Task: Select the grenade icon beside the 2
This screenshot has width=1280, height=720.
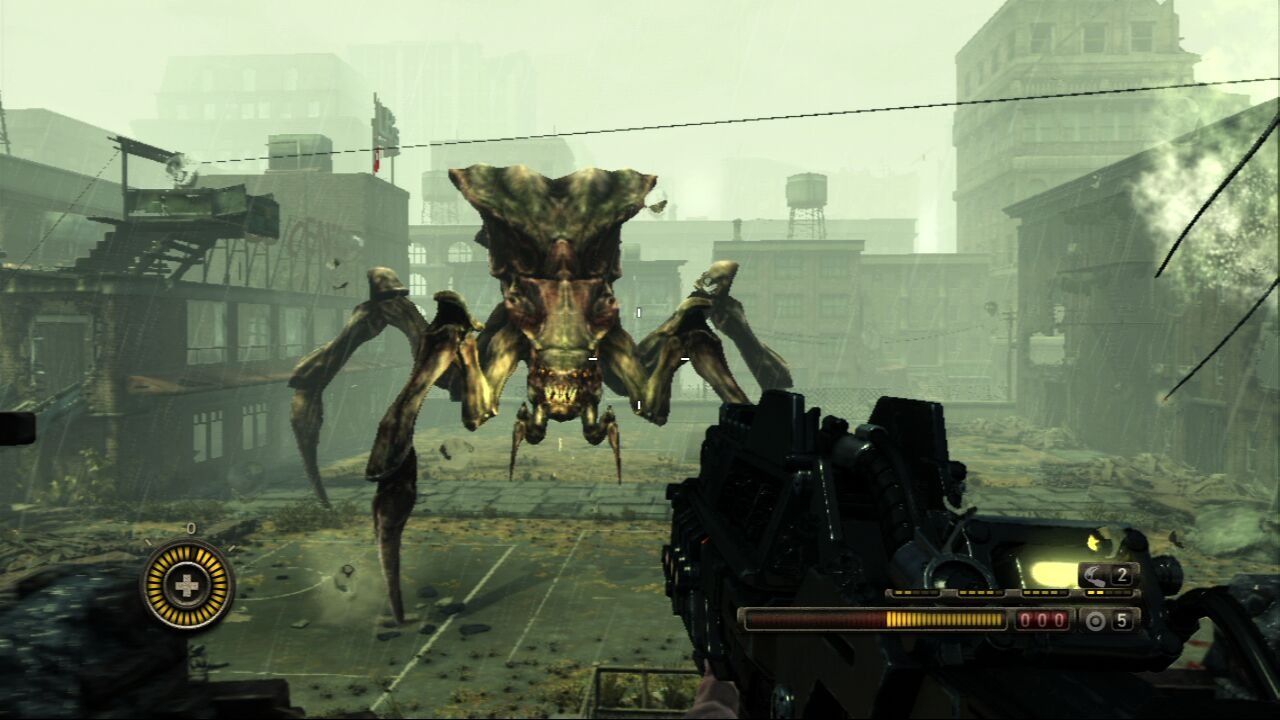Action: pos(1096,575)
